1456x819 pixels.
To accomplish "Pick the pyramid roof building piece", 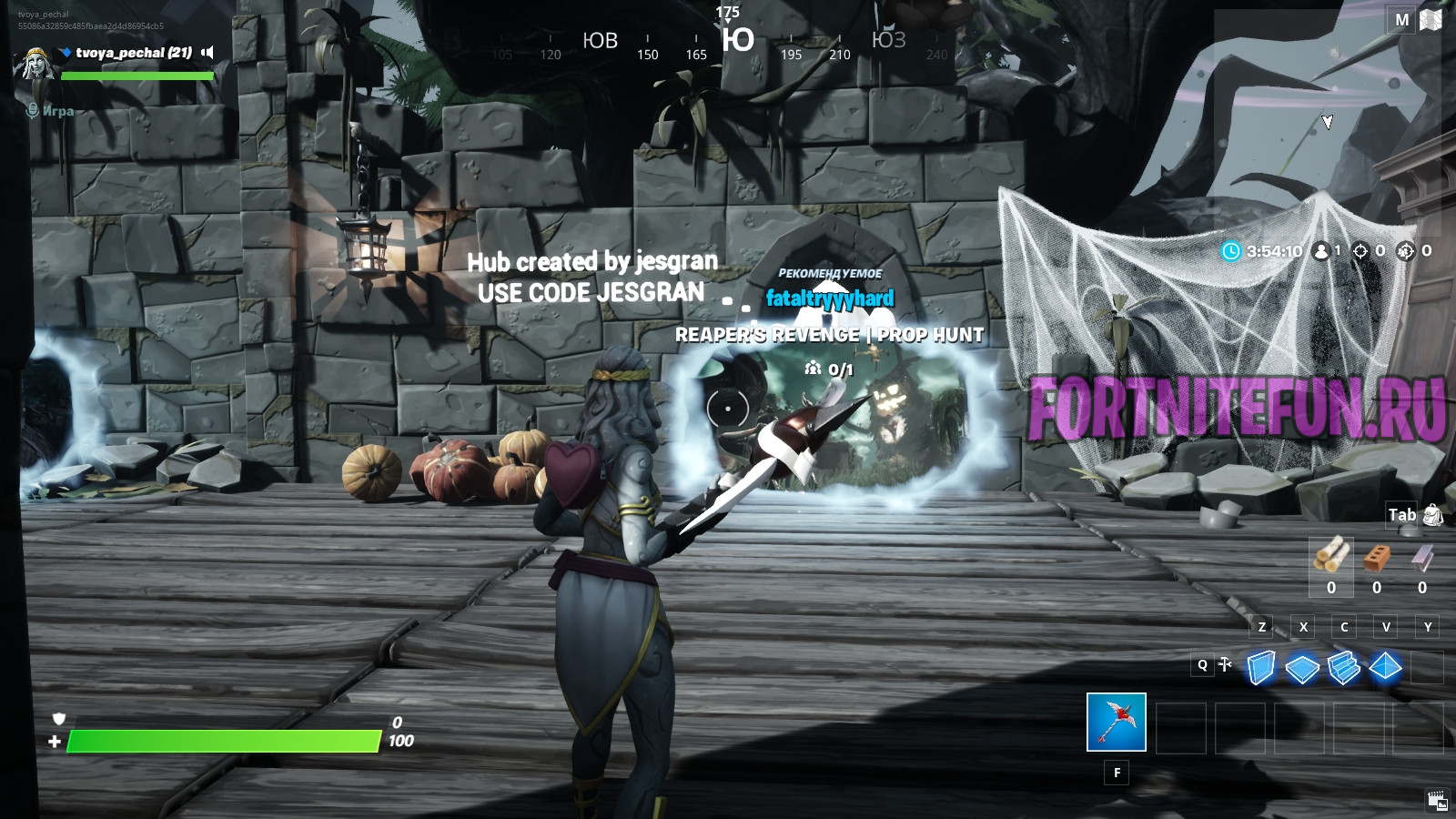I will point(1385,667).
